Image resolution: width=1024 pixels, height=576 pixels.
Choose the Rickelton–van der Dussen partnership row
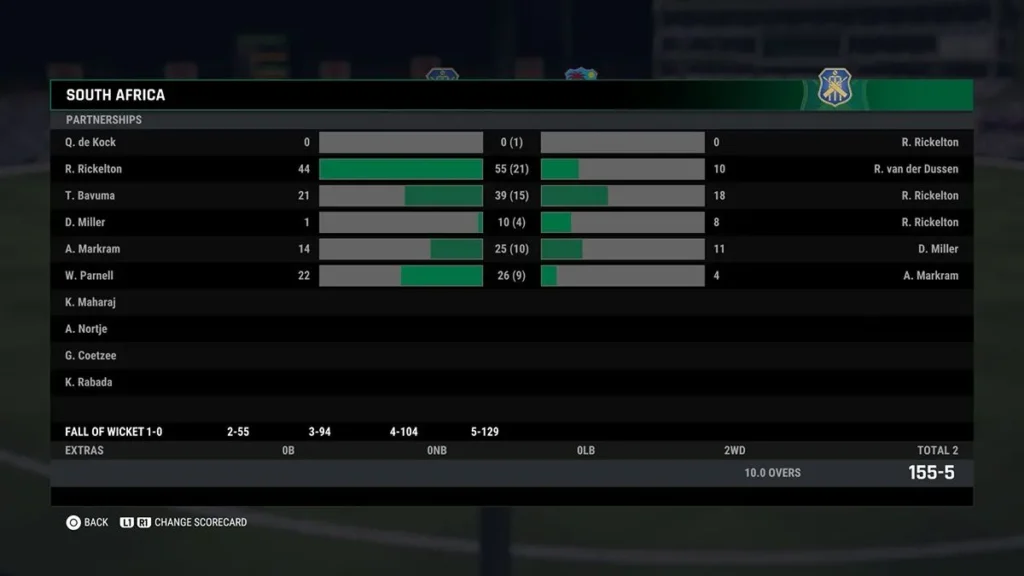[511, 169]
